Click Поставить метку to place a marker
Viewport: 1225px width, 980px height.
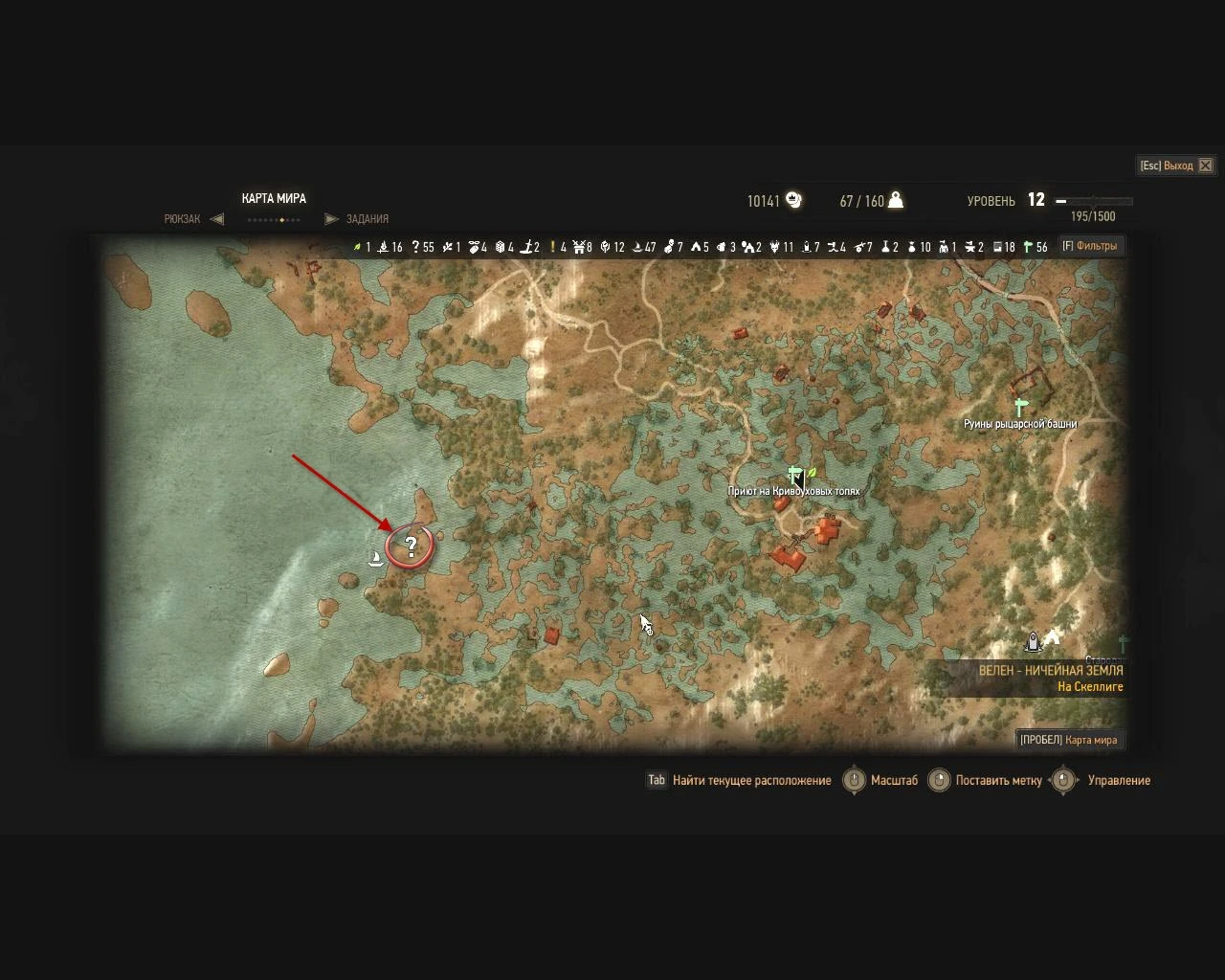(999, 781)
